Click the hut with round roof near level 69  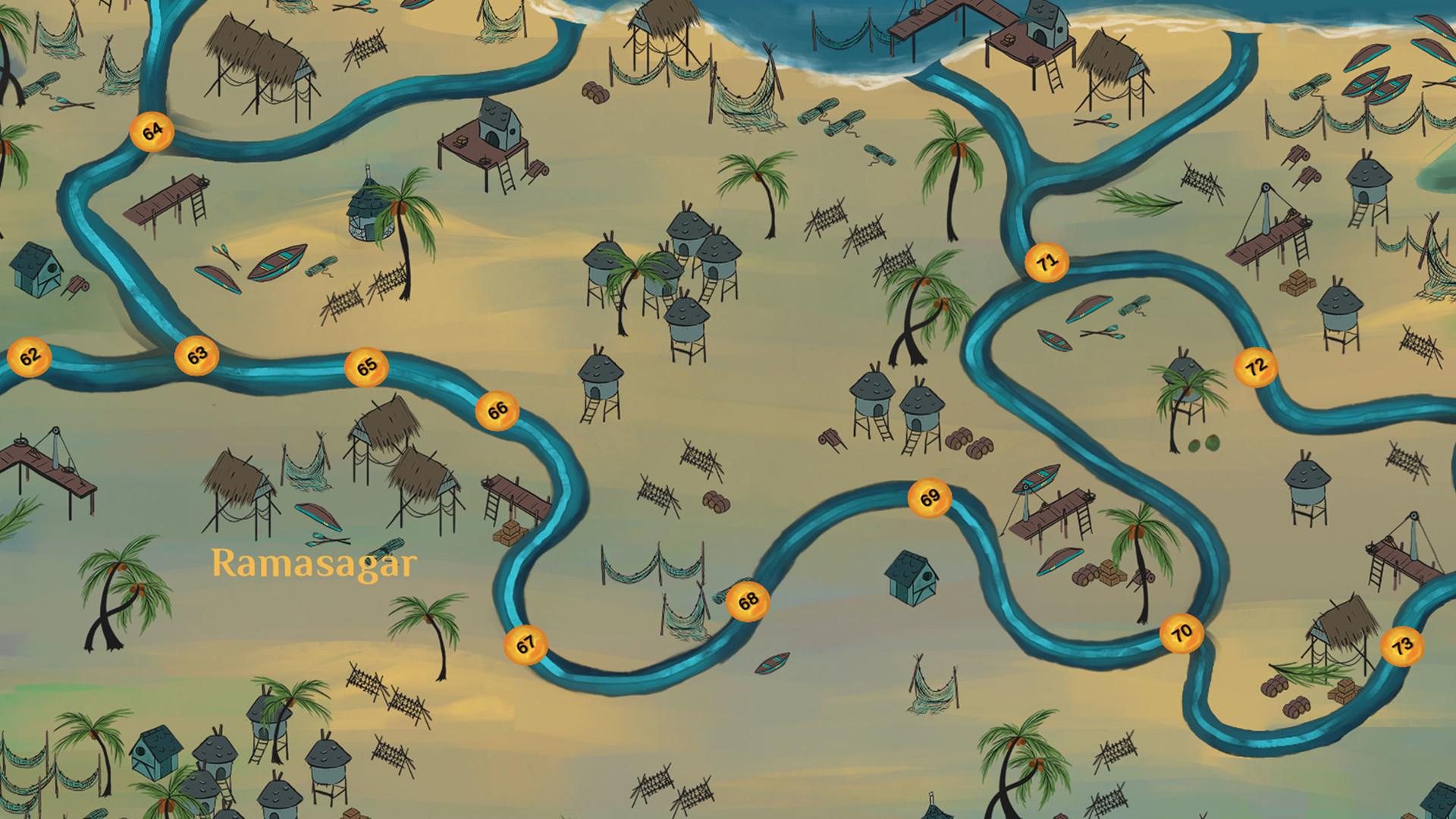coord(912,578)
